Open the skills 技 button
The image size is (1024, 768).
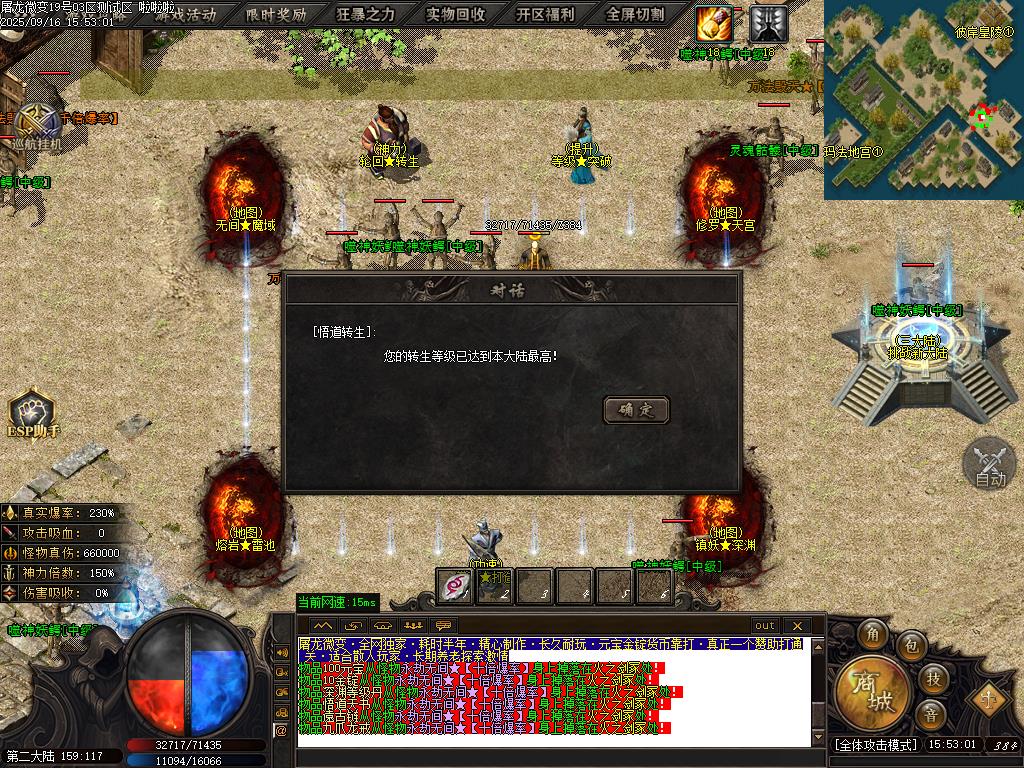[933, 678]
